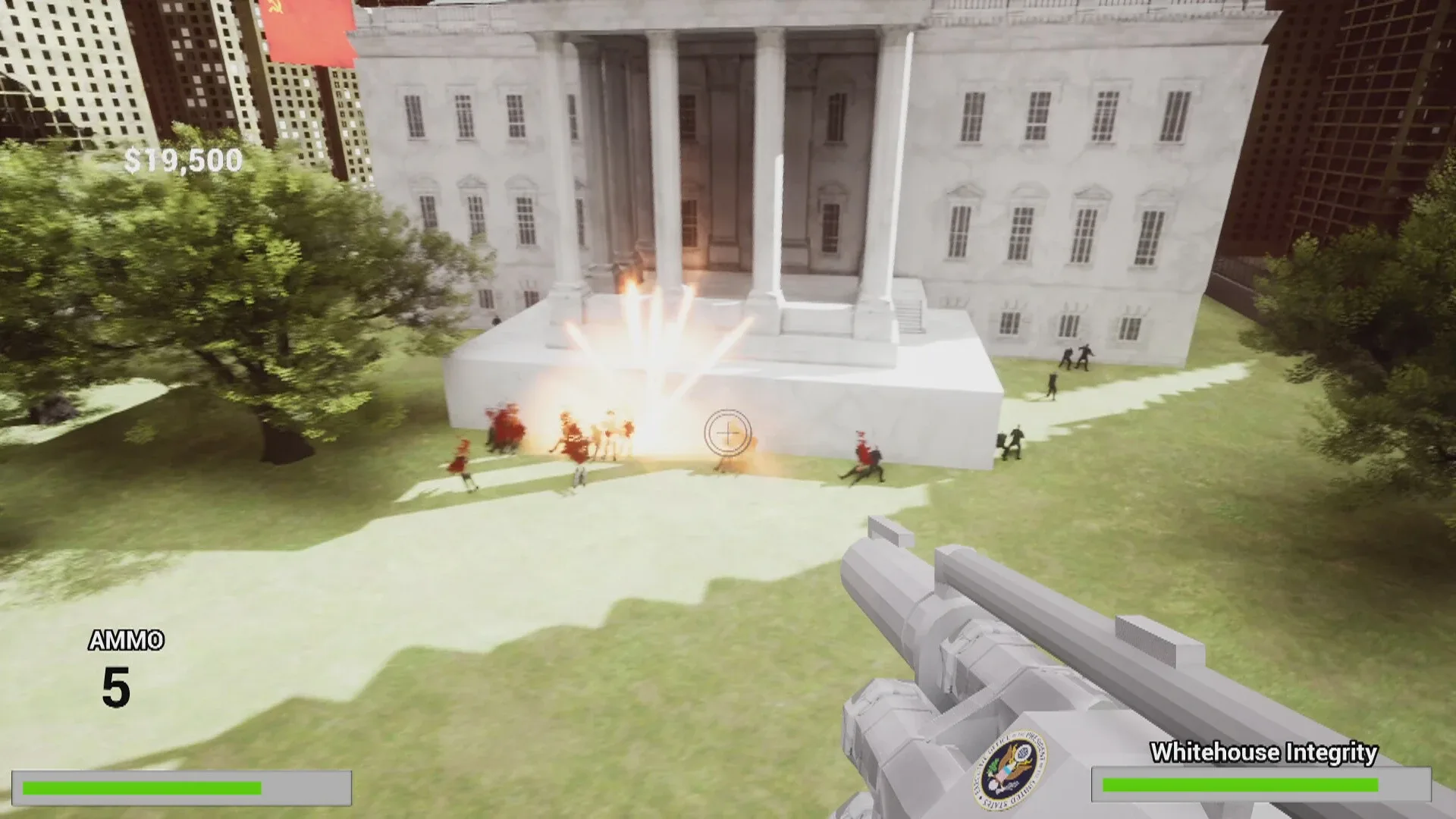Select the $19,500 money counter
Screen dimensions: 1456x819
[x=182, y=160]
